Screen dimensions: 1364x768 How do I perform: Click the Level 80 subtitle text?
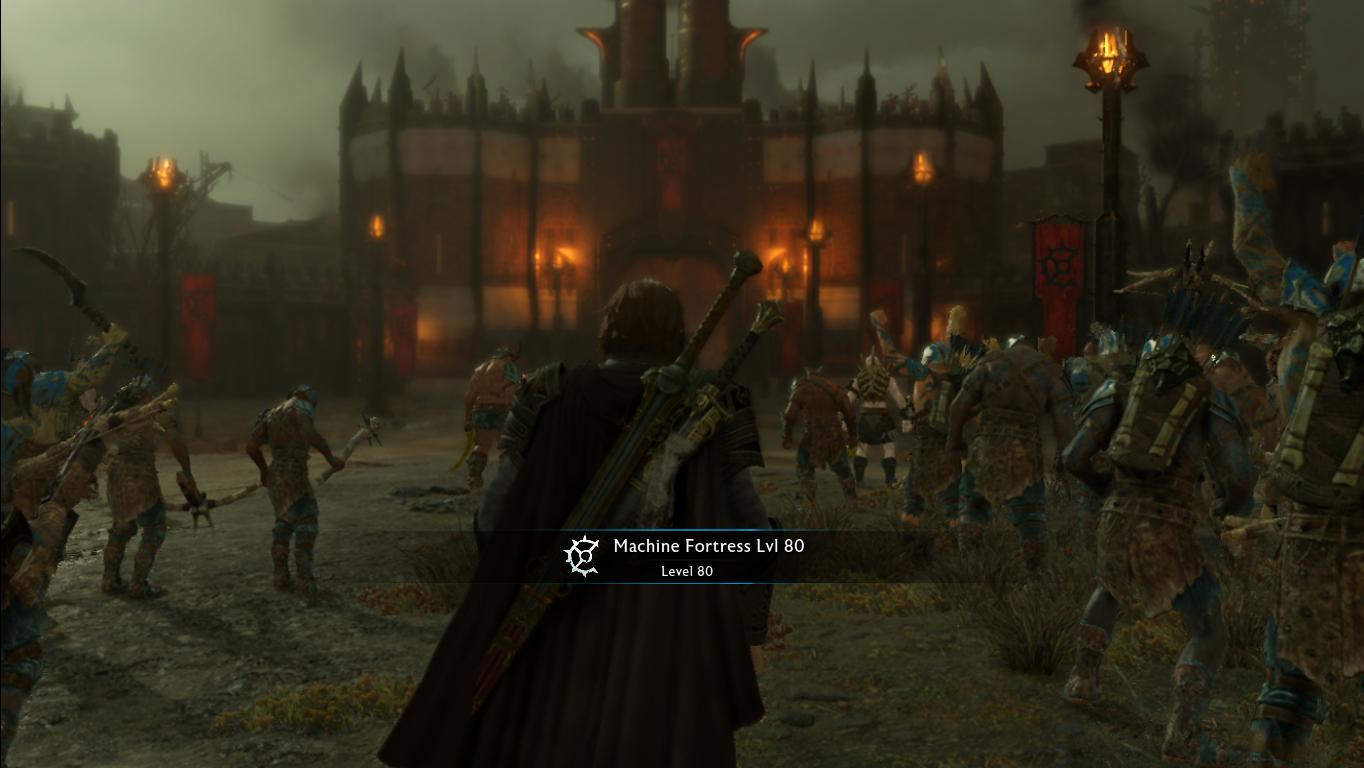tap(687, 571)
